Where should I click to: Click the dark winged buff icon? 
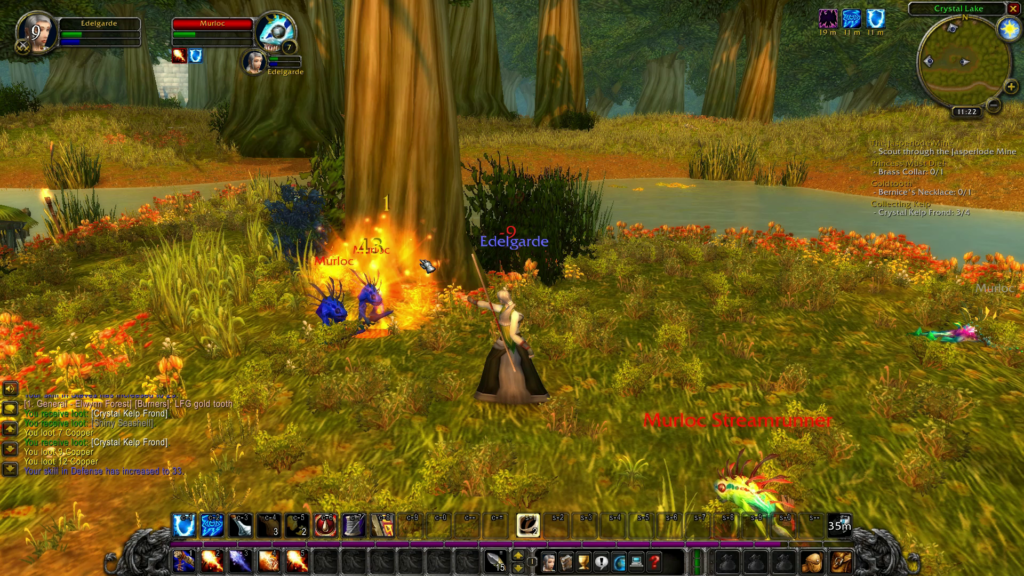828,18
